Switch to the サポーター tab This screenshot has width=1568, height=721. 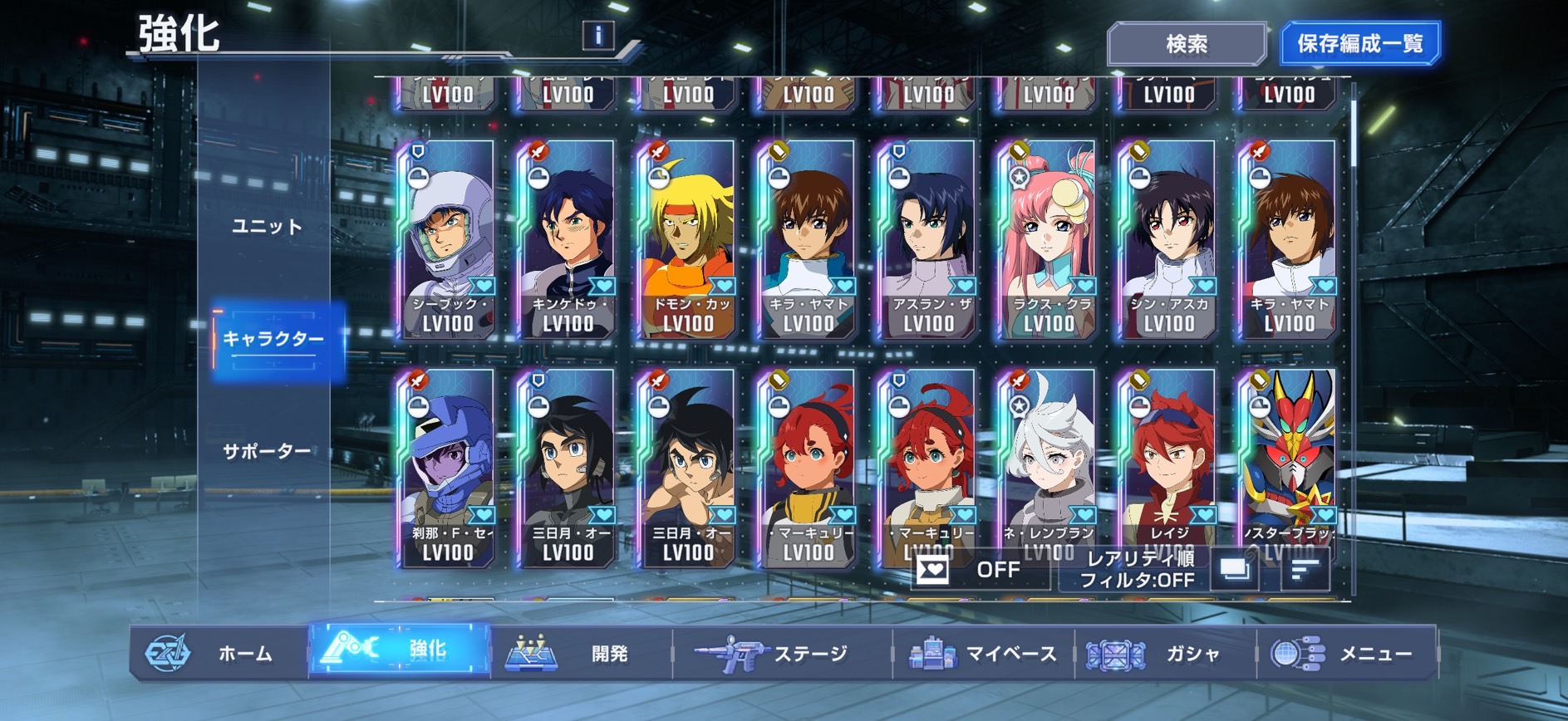point(266,451)
